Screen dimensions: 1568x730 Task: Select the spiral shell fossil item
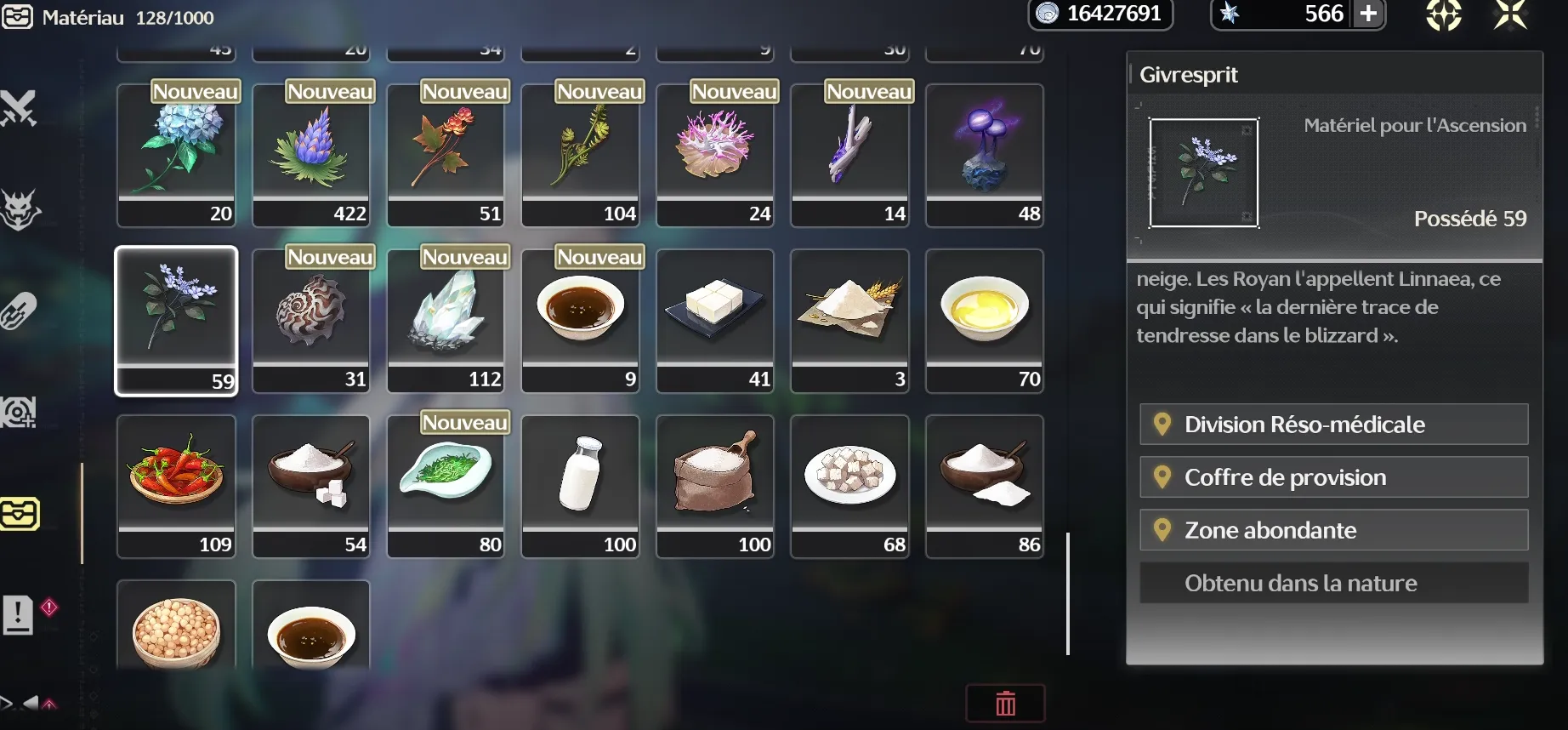311,319
